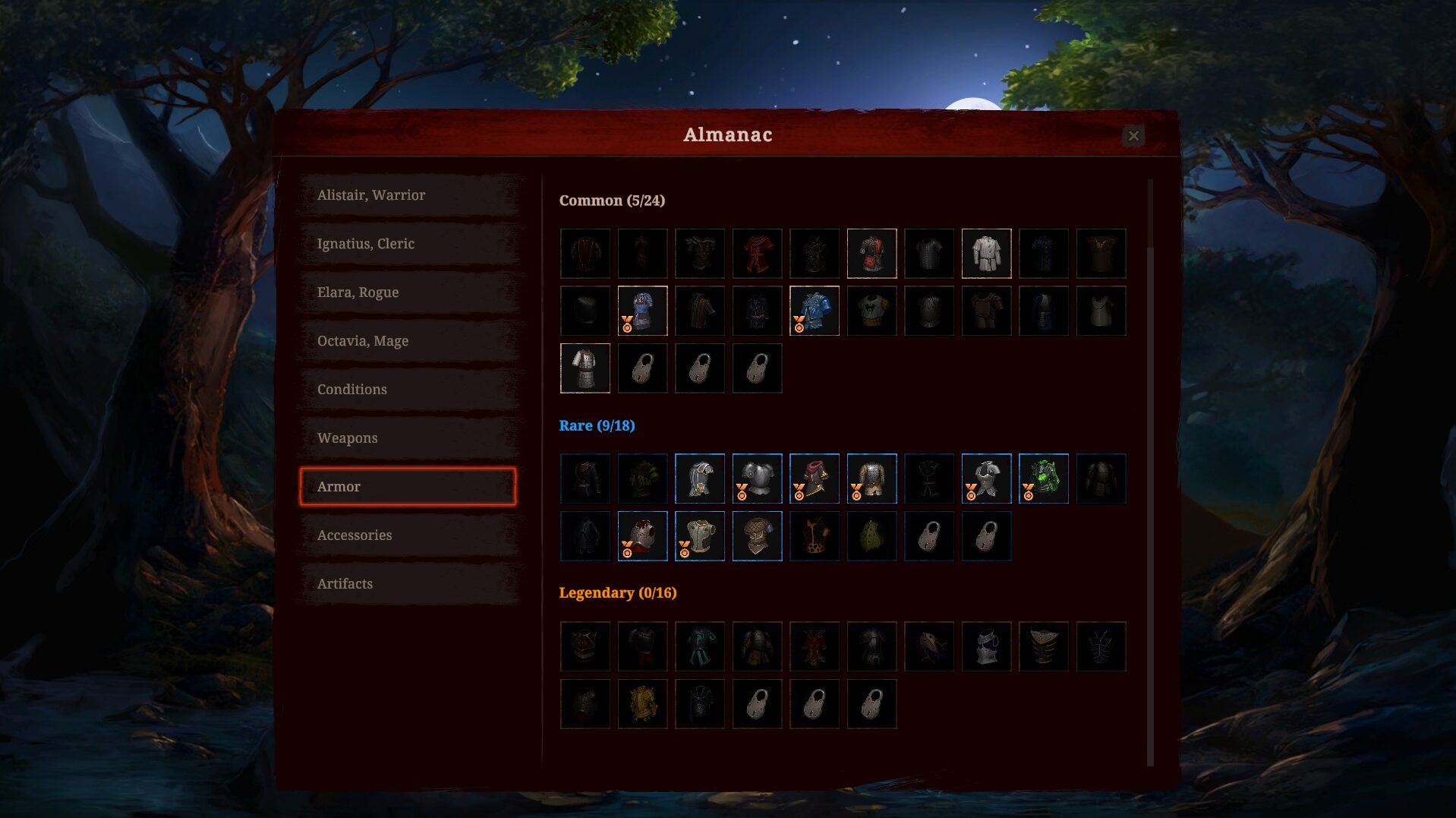The height and width of the screenshot is (818, 1456).
Task: Choose the red tunic common armor
Action: [x=757, y=254]
